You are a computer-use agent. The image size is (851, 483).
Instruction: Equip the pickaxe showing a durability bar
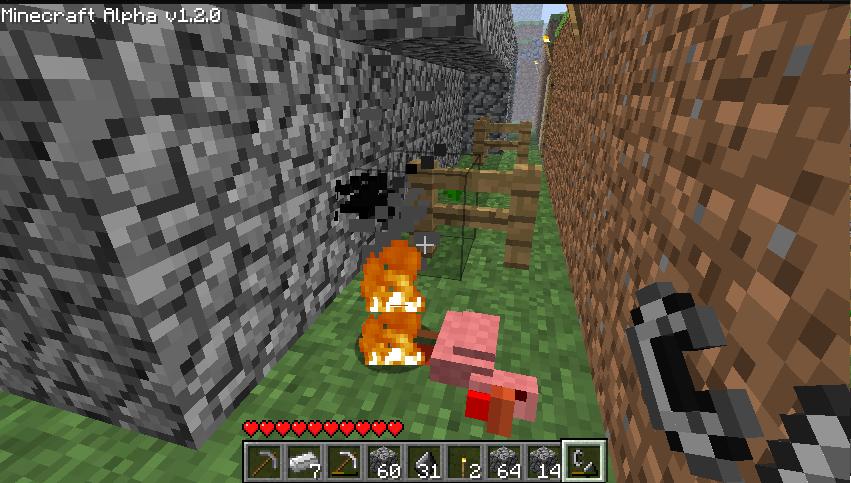pyautogui.click(x=344, y=461)
